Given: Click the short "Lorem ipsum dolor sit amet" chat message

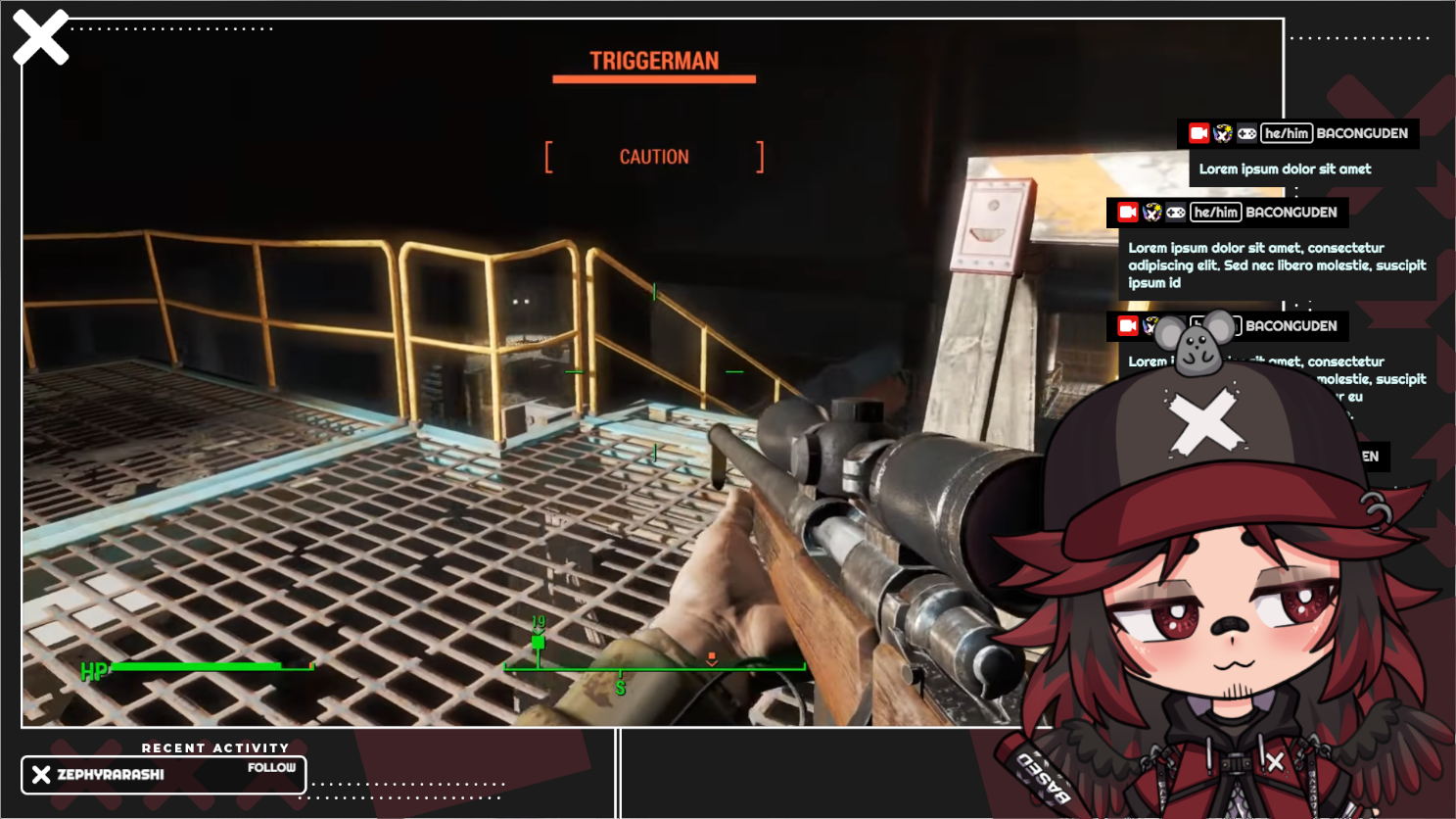Looking at the screenshot, I should (1285, 169).
